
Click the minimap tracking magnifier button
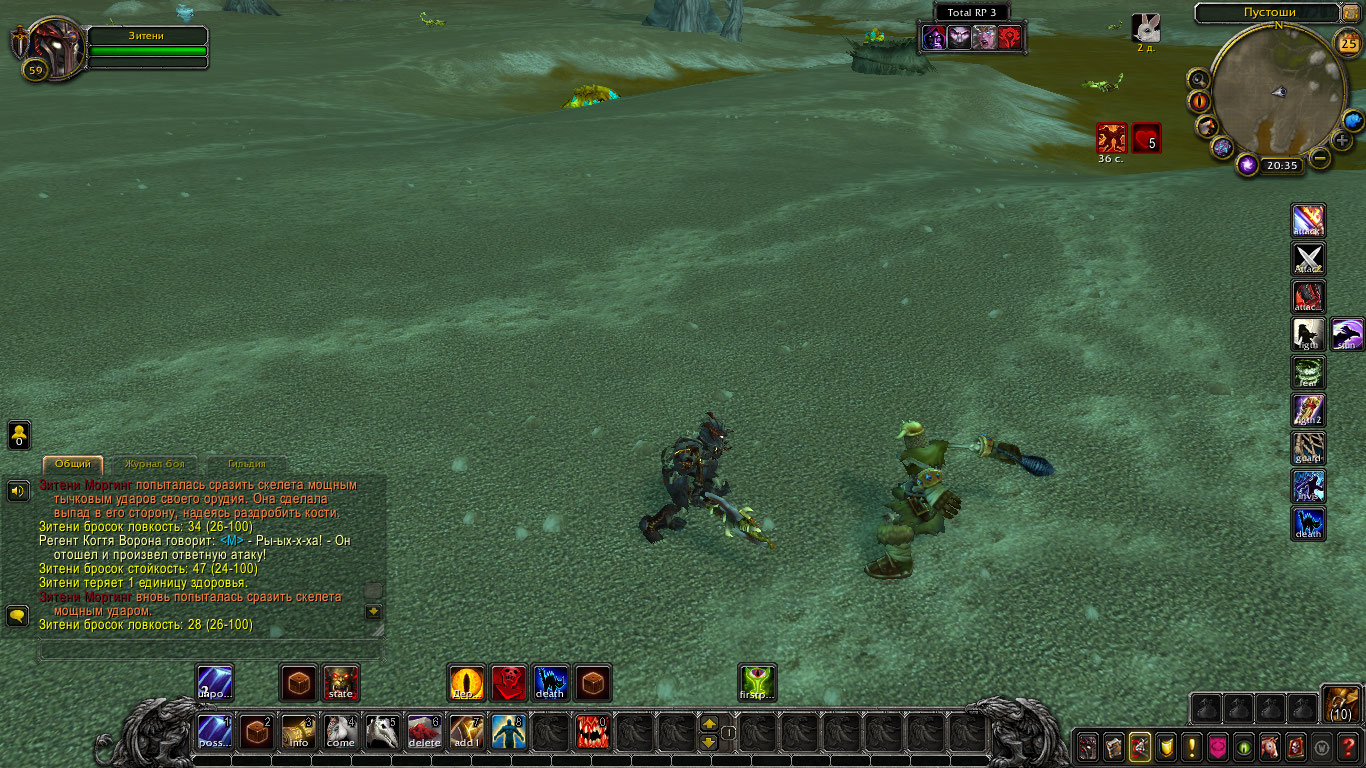(x=1198, y=79)
